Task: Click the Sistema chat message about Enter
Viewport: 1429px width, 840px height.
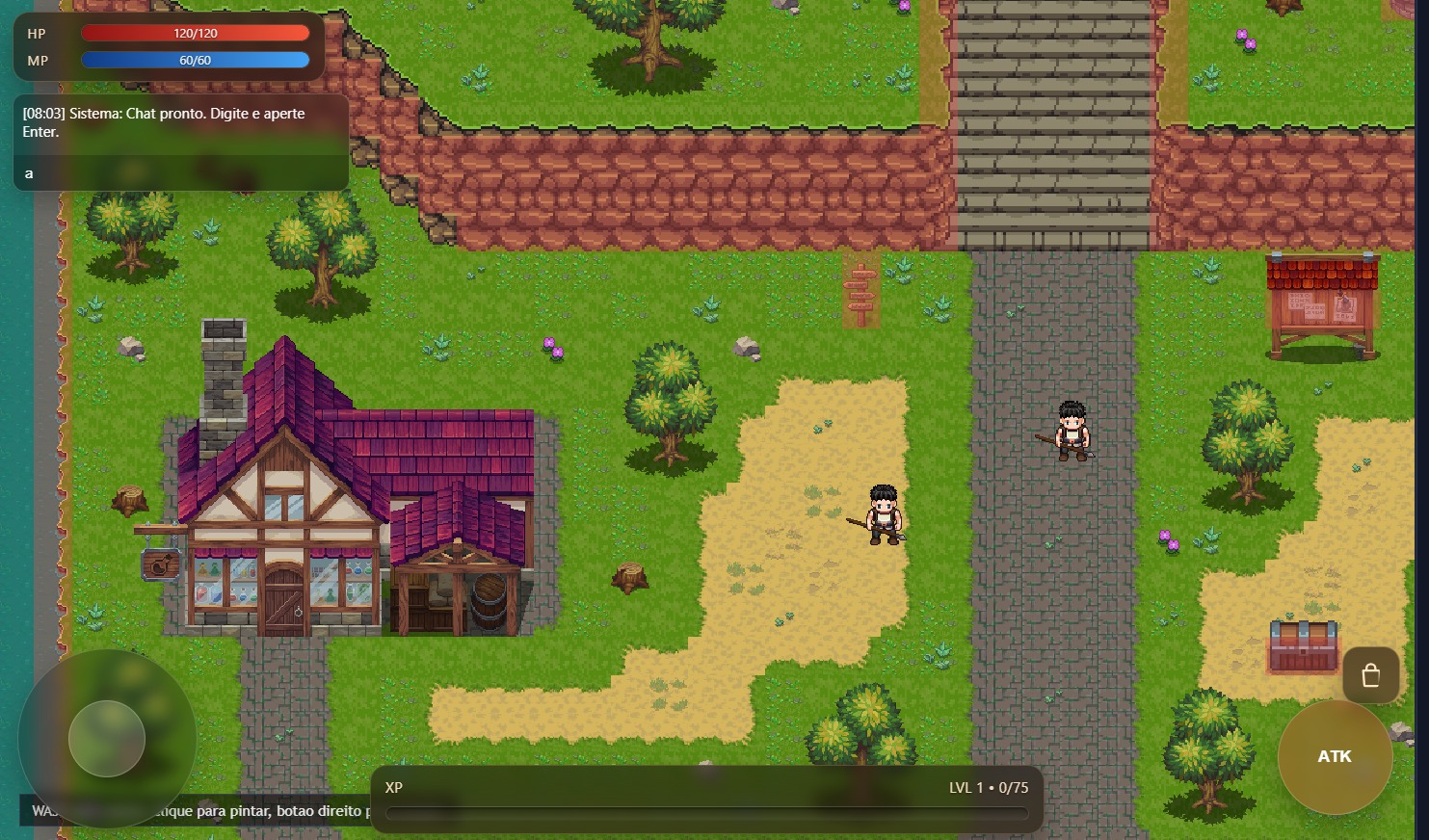Action: pyautogui.click(x=164, y=122)
